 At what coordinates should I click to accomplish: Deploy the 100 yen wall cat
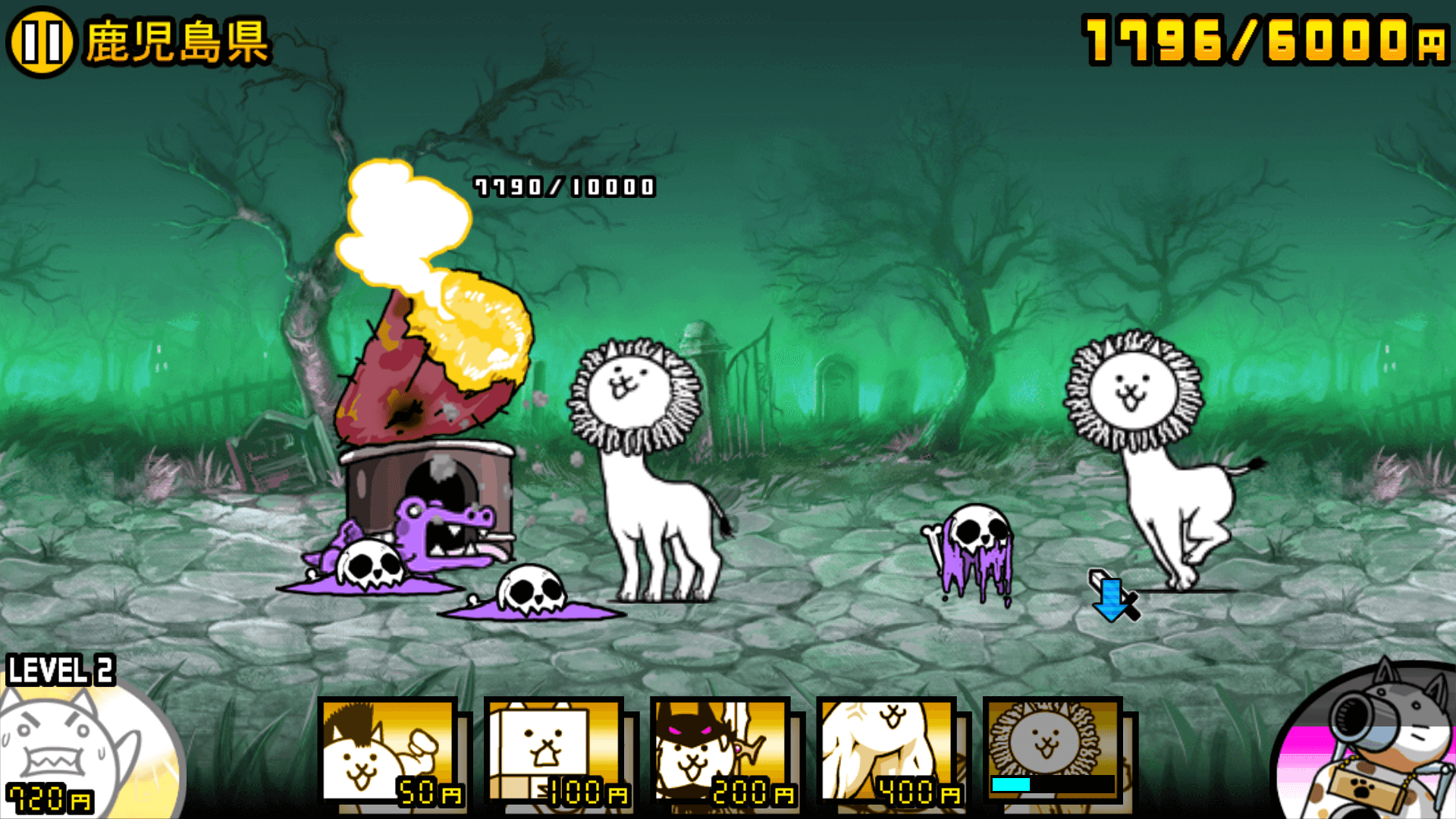point(555,751)
